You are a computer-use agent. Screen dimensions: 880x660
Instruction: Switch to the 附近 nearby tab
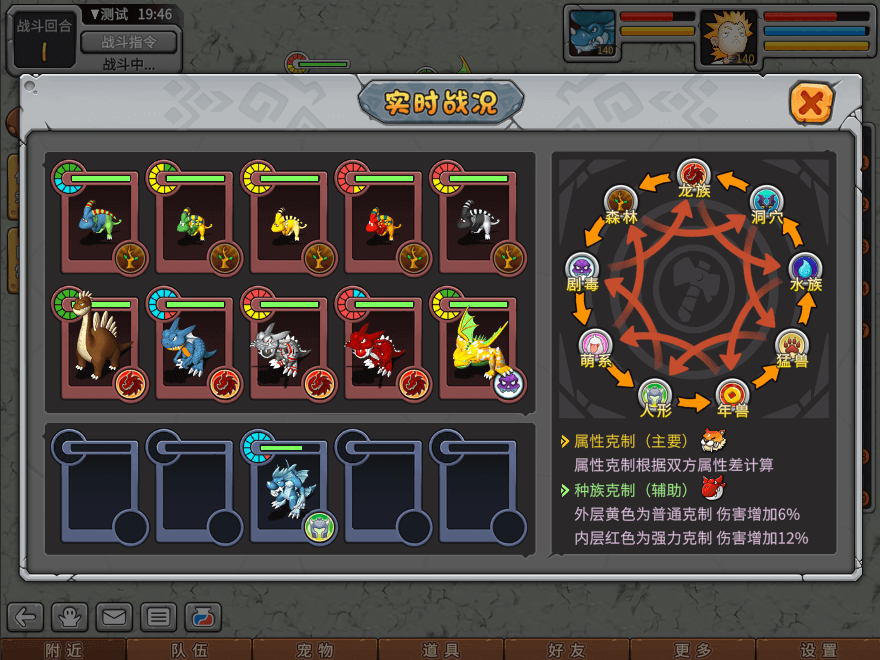pyautogui.click(x=63, y=650)
